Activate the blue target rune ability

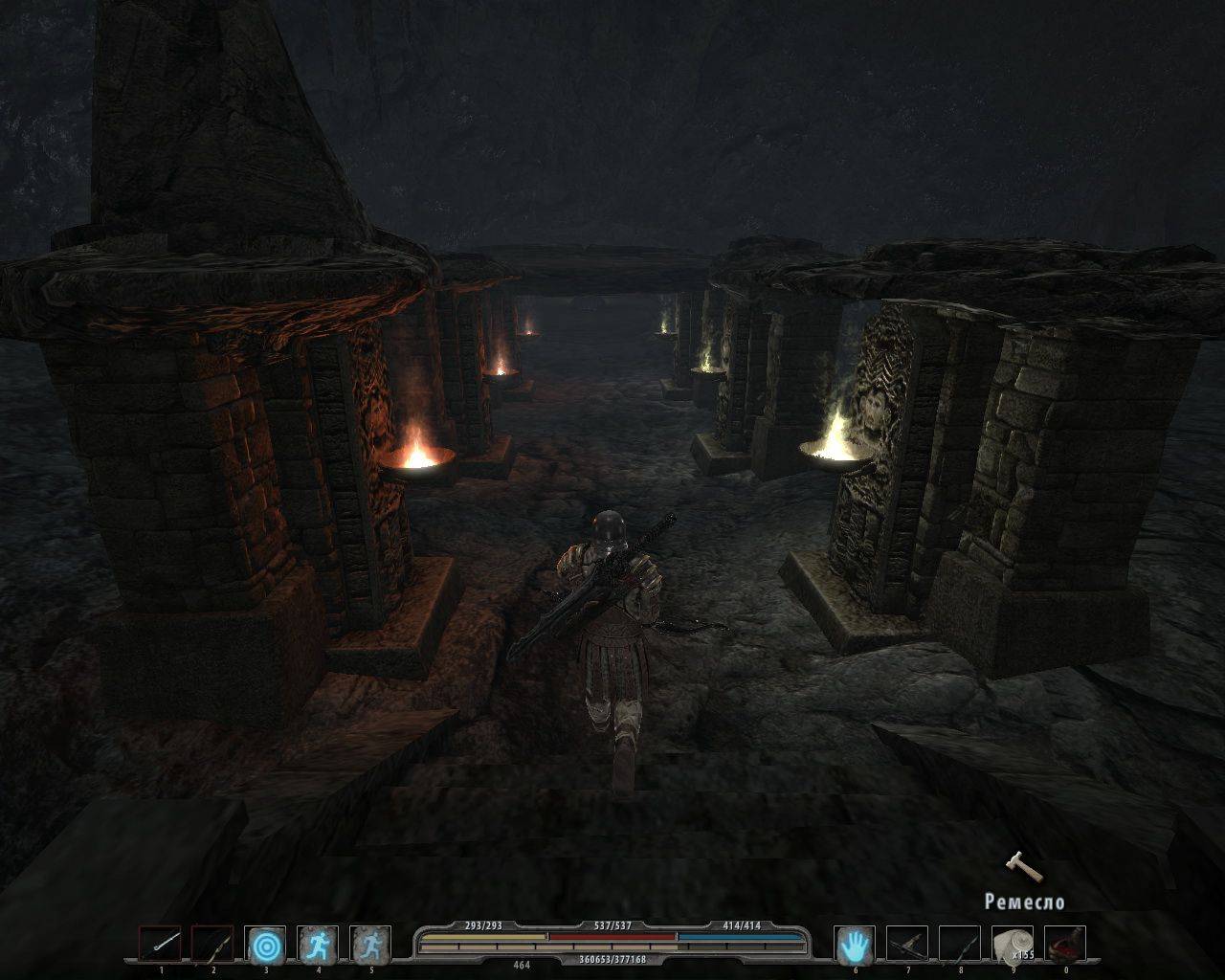point(266,945)
